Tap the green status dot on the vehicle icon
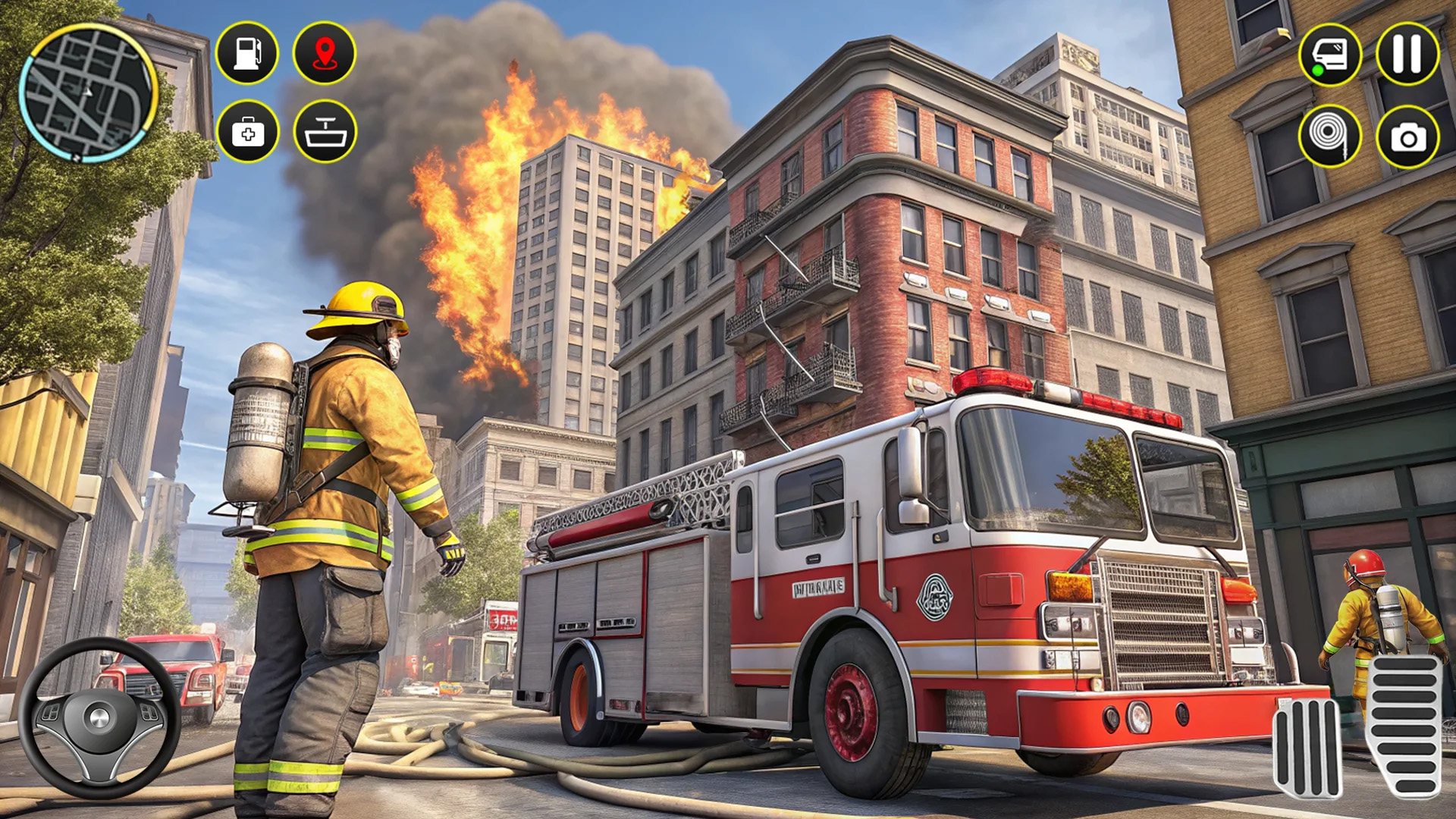Viewport: 1456px width, 819px height. [x=1318, y=70]
